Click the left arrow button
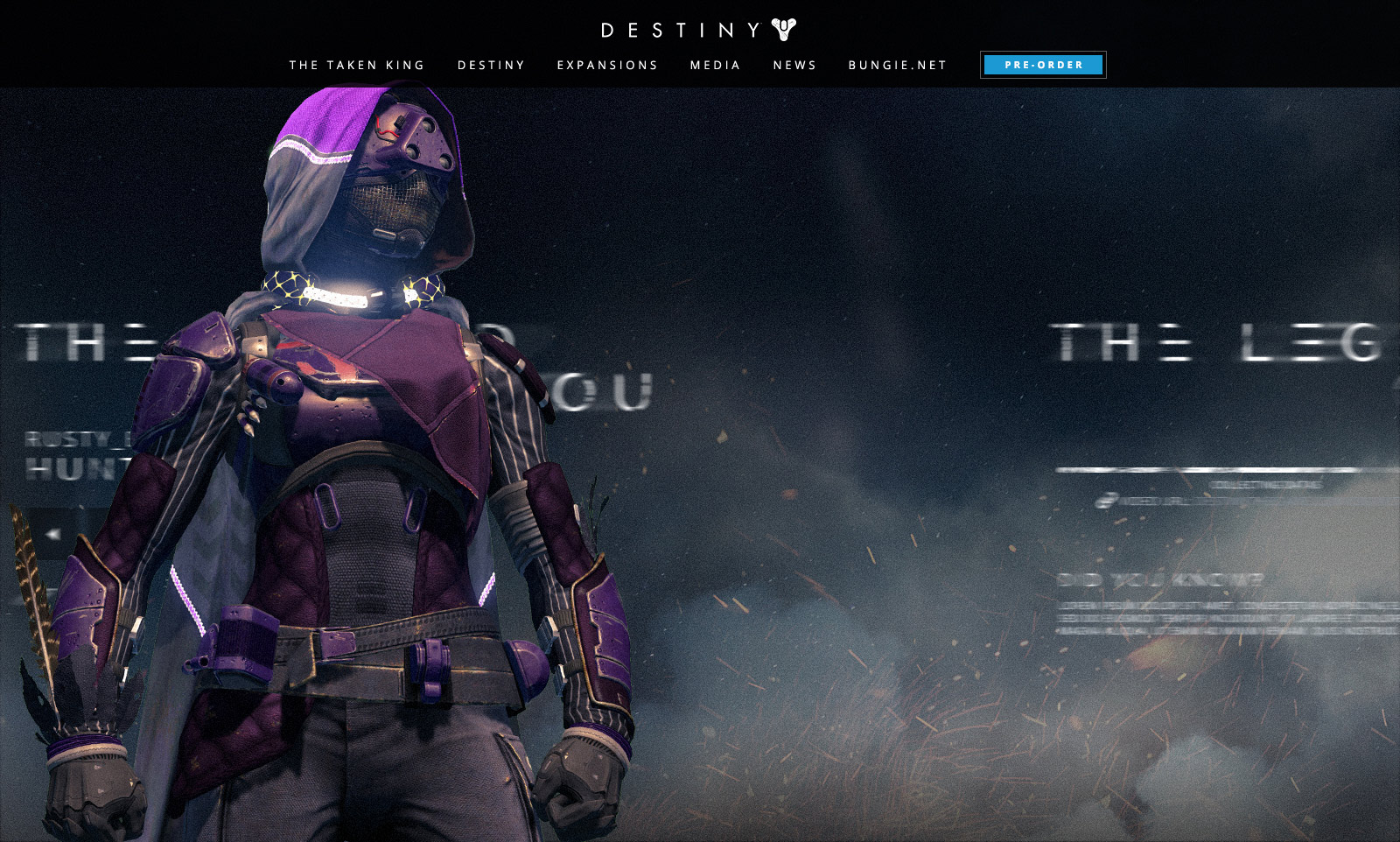This screenshot has width=1400, height=842. click(52, 533)
